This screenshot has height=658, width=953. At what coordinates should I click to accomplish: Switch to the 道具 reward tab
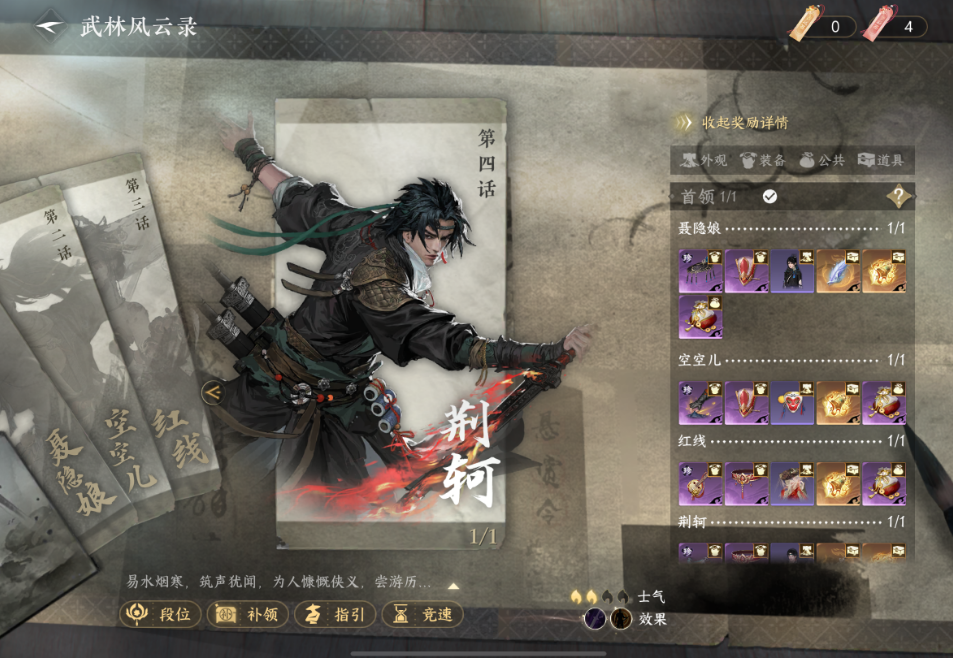[x=880, y=160]
